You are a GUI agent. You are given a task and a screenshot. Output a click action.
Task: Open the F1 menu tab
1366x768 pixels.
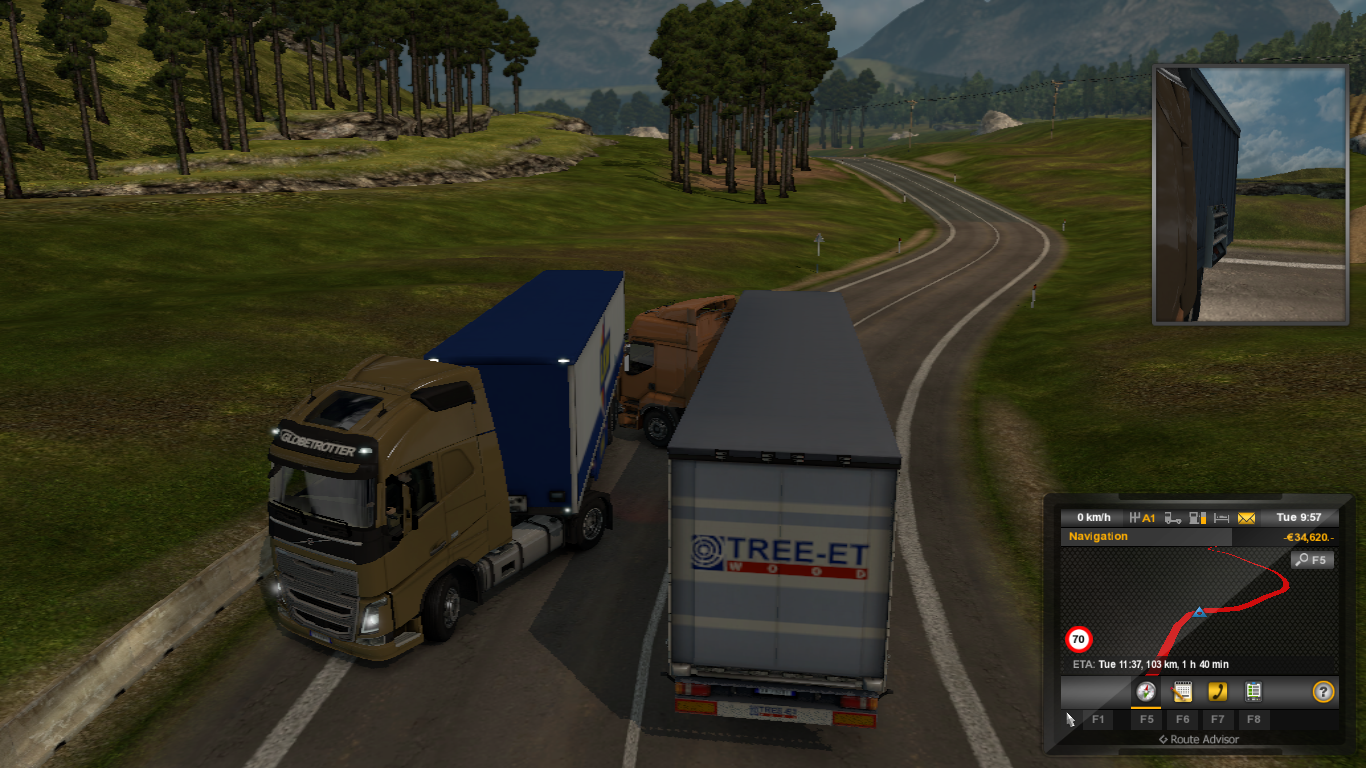pyautogui.click(x=1099, y=720)
